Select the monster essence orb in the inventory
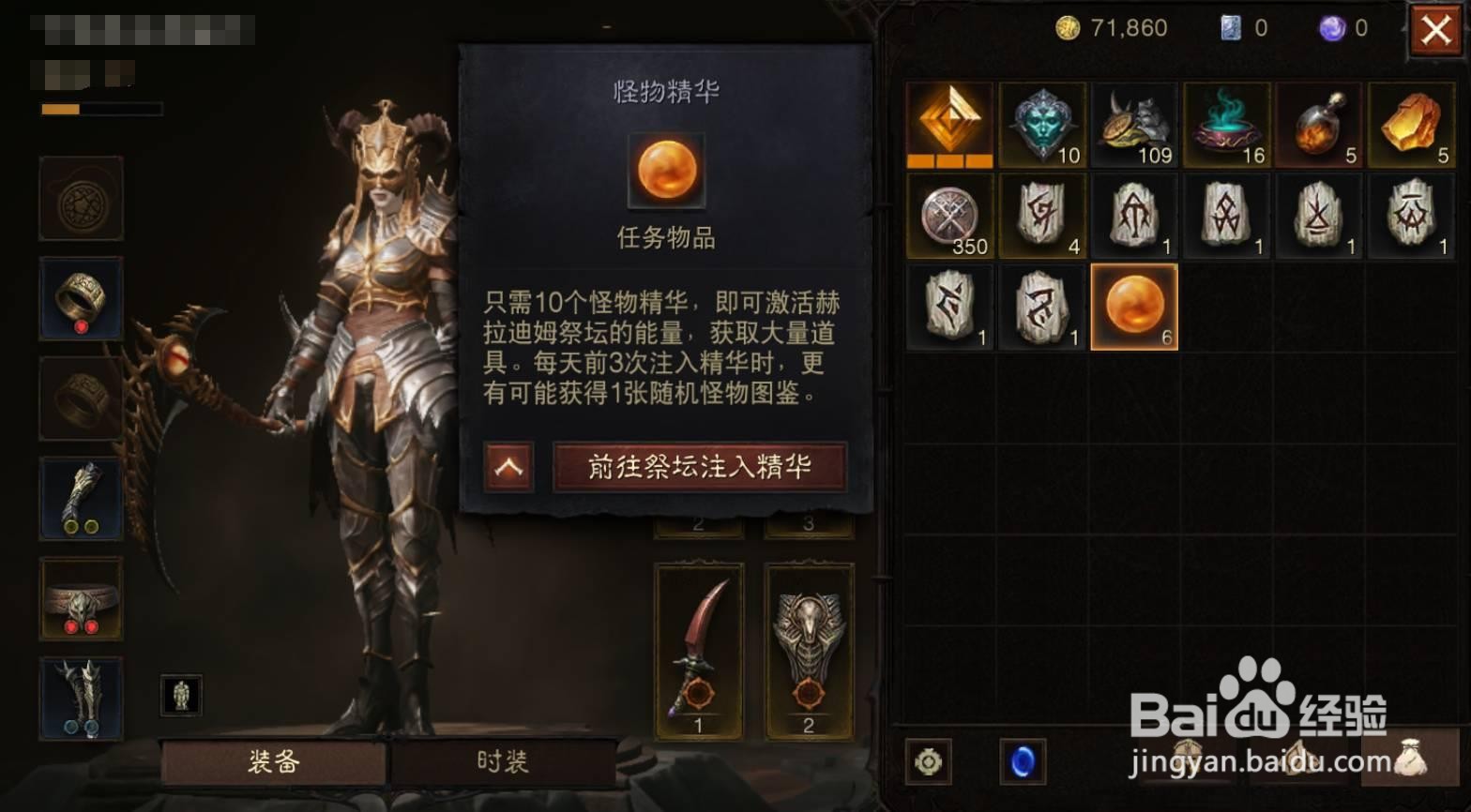This screenshot has width=1471, height=812. click(1134, 306)
